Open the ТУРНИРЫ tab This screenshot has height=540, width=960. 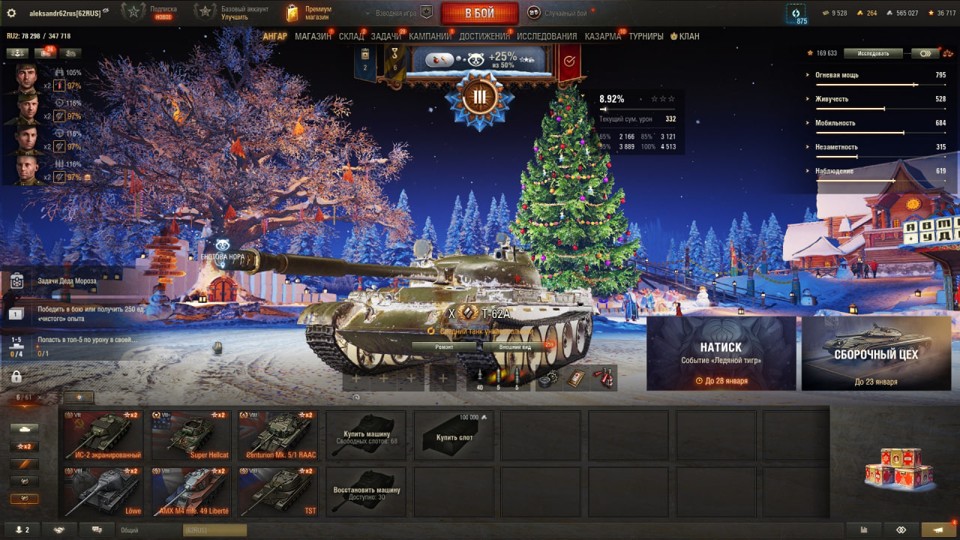pyautogui.click(x=646, y=37)
